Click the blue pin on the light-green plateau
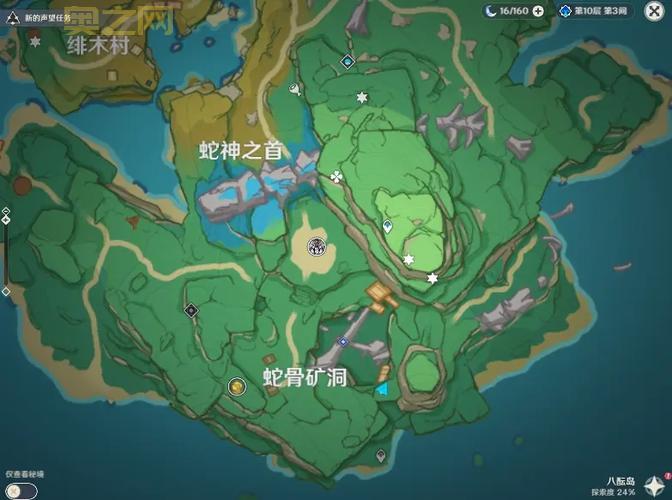This screenshot has height=500, width=672. (x=388, y=227)
